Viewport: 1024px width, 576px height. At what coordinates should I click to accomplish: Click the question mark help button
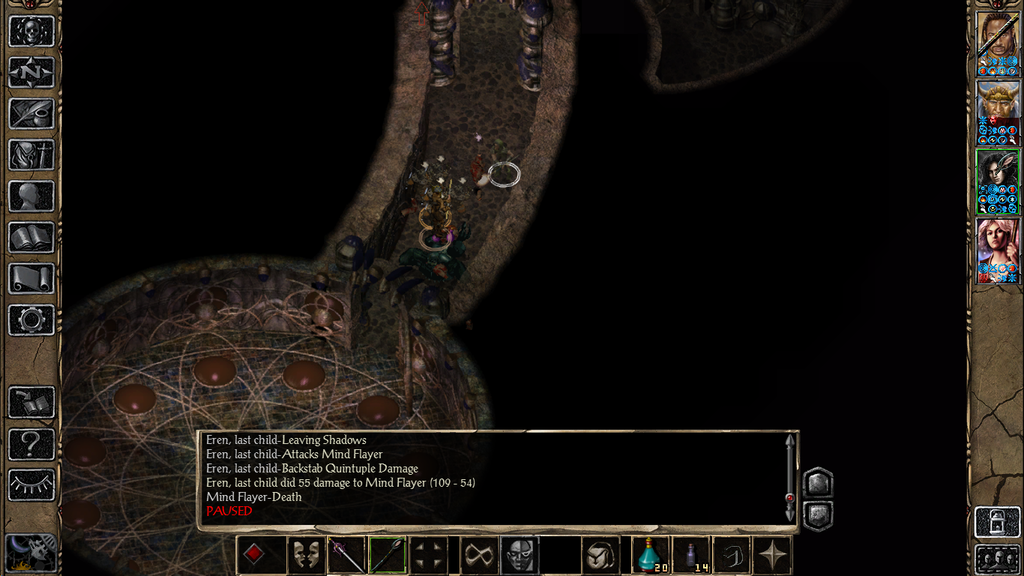click(x=31, y=443)
